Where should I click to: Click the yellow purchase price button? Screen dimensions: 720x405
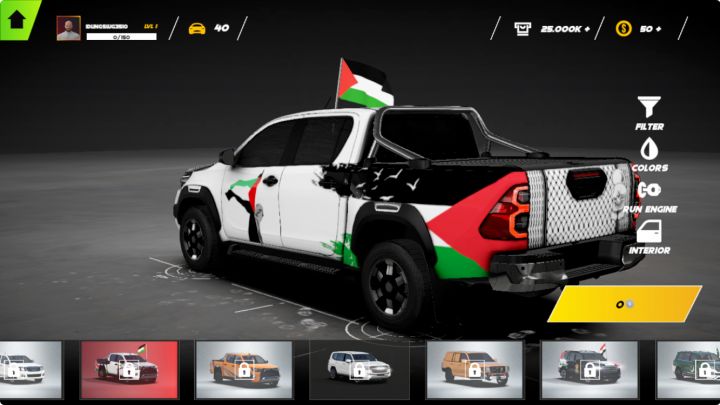point(625,304)
